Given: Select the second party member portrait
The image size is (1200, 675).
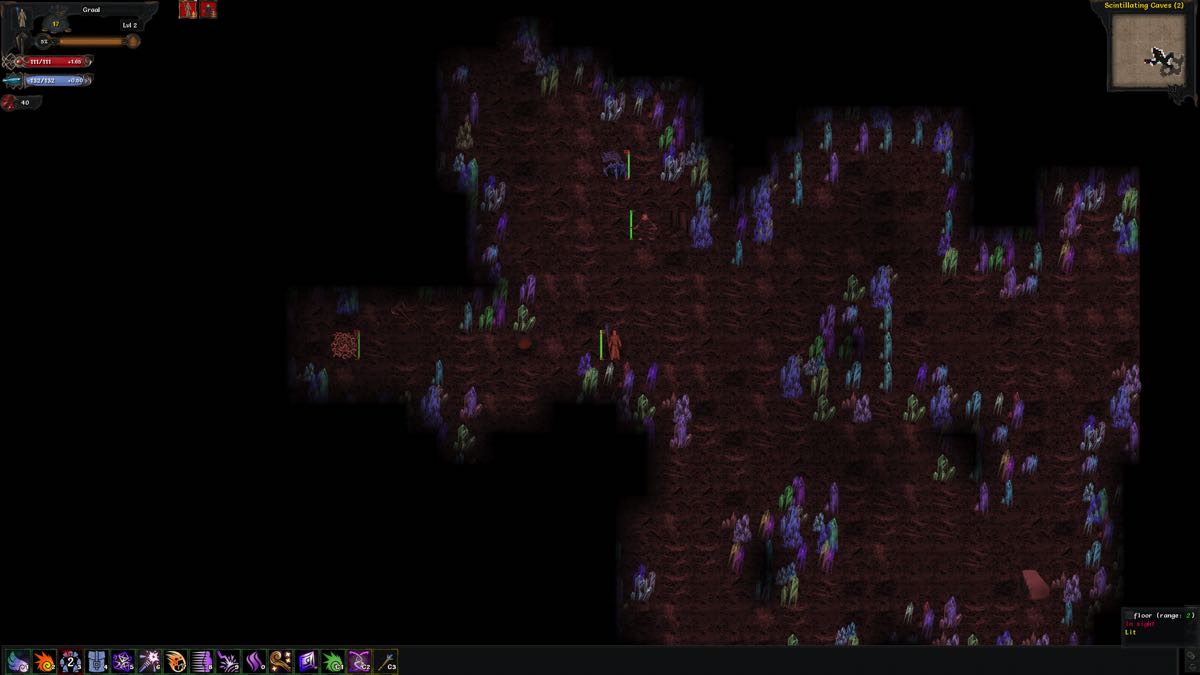Looking at the screenshot, I should coord(208,10).
